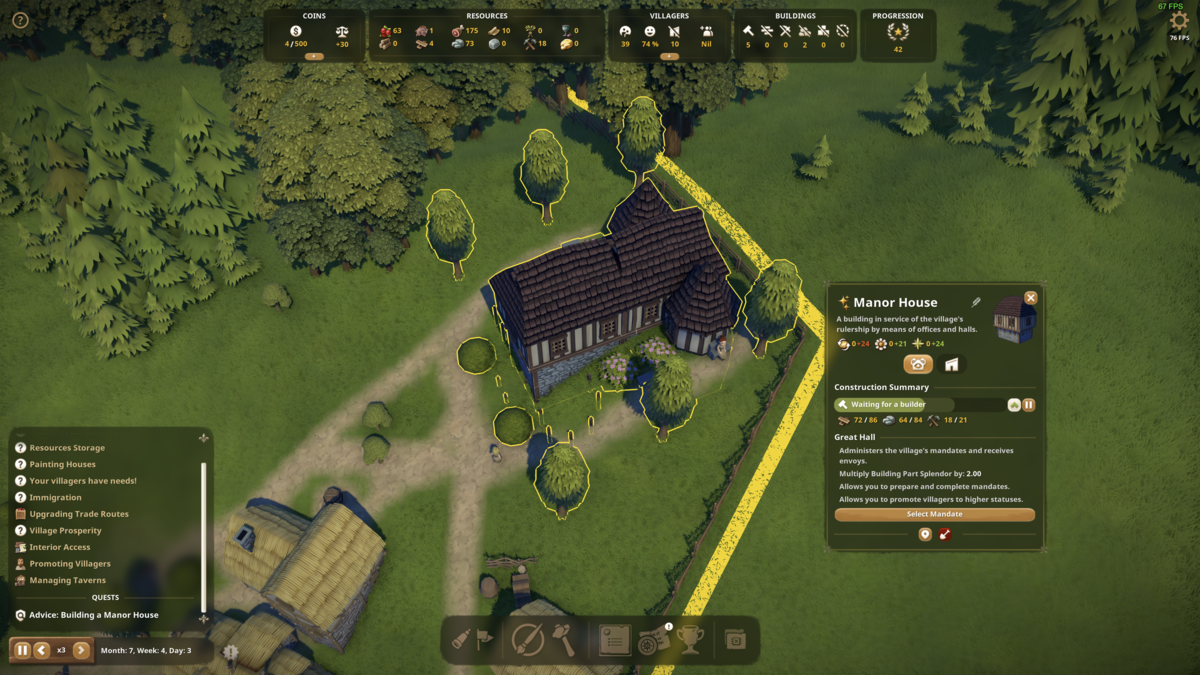Image resolution: width=1200 pixels, height=675 pixels.
Task: Focus the camera on the building using the pin icon
Action: (925, 535)
